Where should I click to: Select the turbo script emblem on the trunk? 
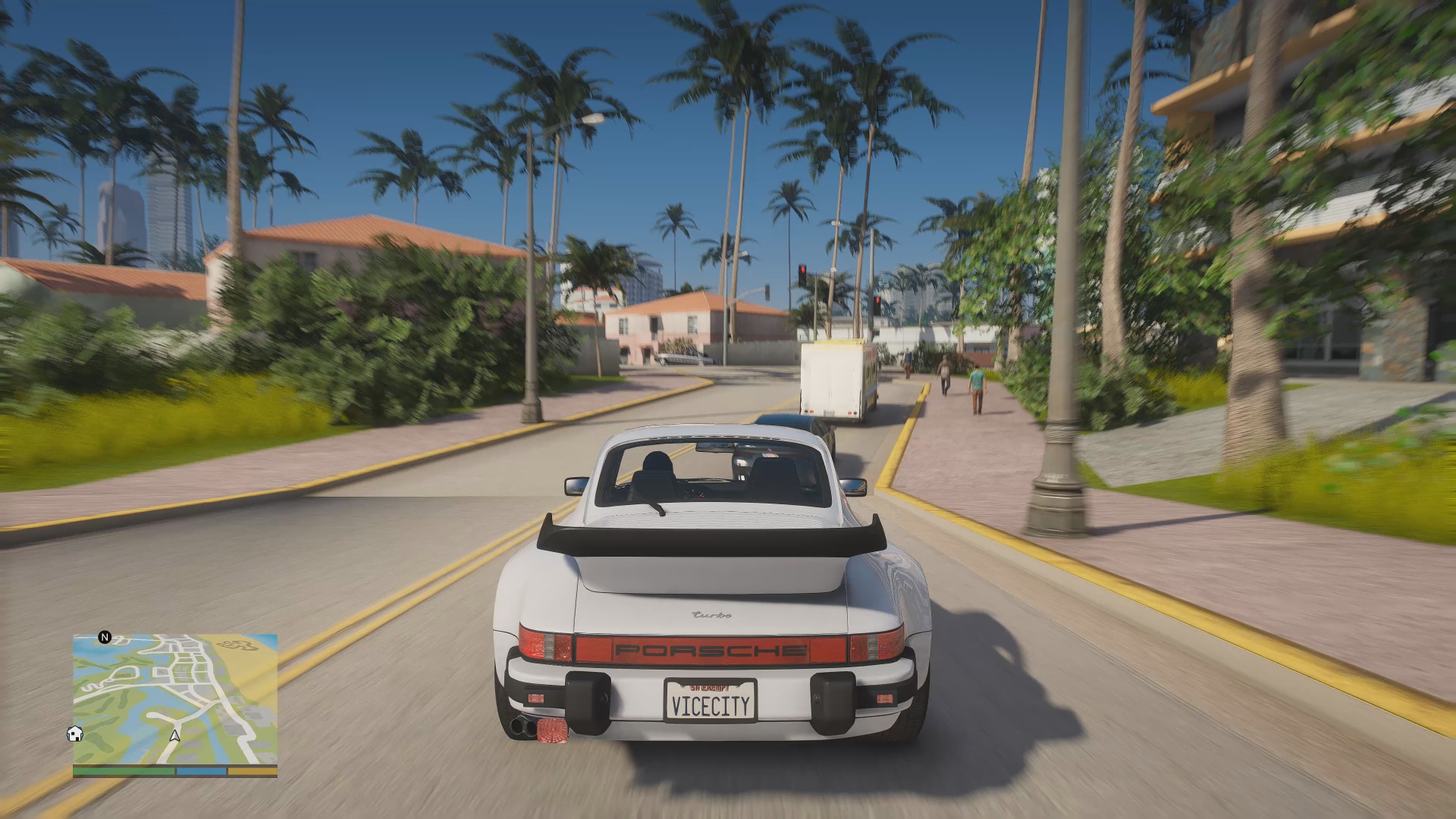[711, 616]
